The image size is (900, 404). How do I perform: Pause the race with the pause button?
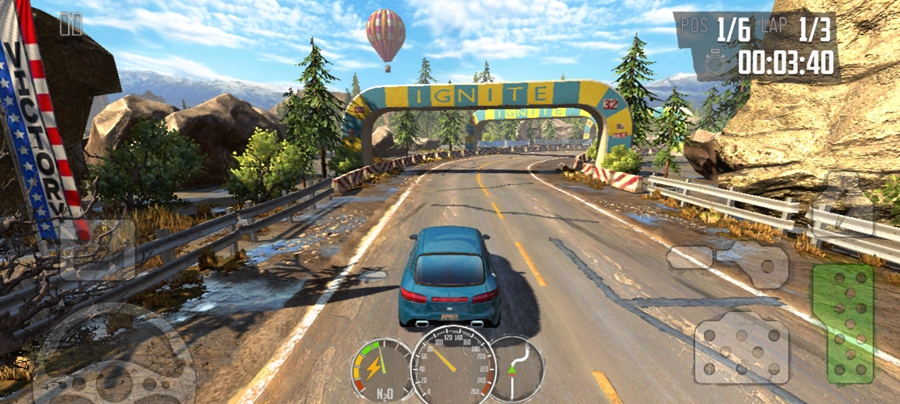70,24
